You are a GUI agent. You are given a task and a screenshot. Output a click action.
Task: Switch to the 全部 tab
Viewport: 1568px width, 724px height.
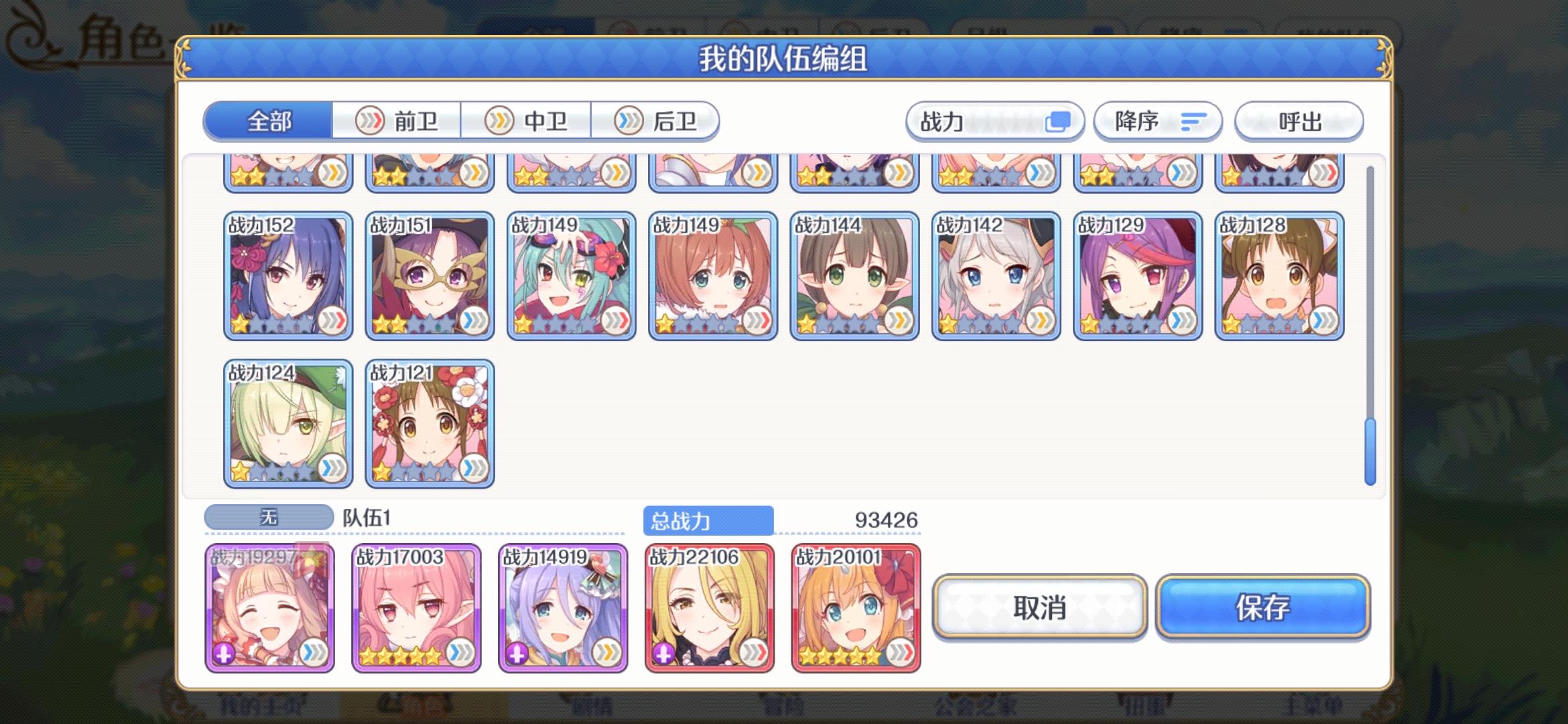point(270,121)
